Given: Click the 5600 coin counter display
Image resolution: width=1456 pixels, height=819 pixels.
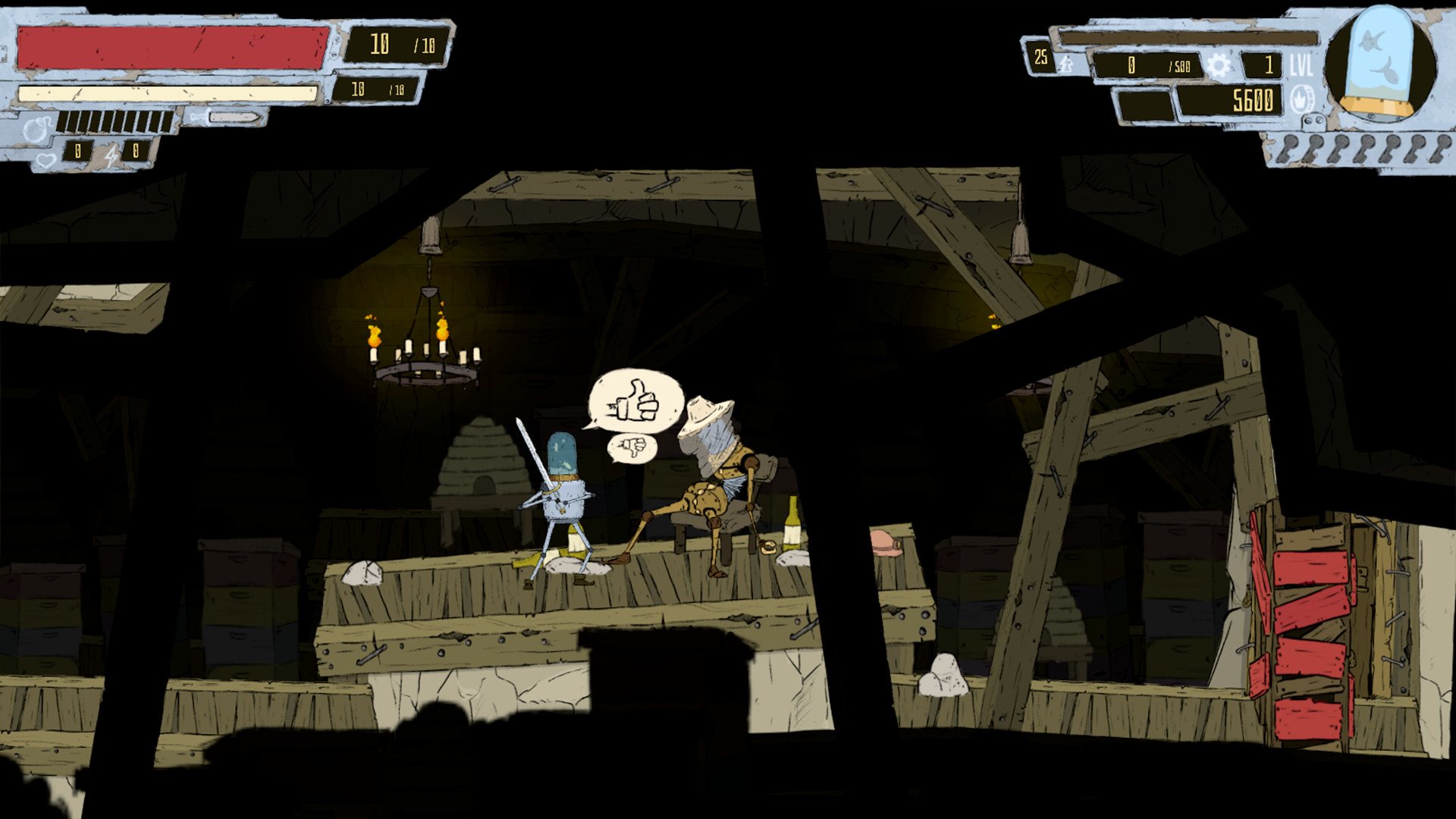Looking at the screenshot, I should (x=1252, y=101).
